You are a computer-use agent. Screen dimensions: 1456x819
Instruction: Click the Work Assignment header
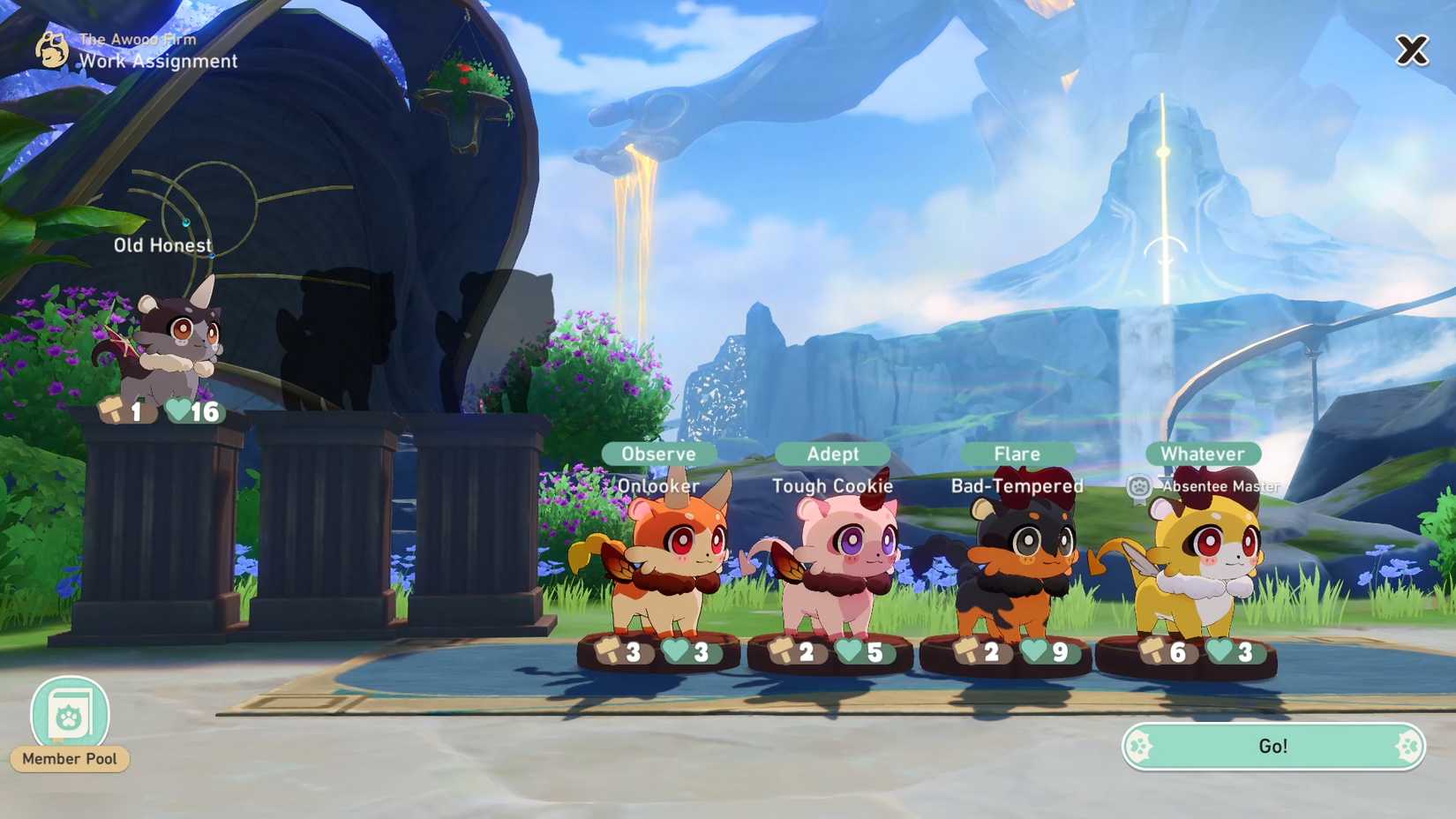(x=159, y=61)
